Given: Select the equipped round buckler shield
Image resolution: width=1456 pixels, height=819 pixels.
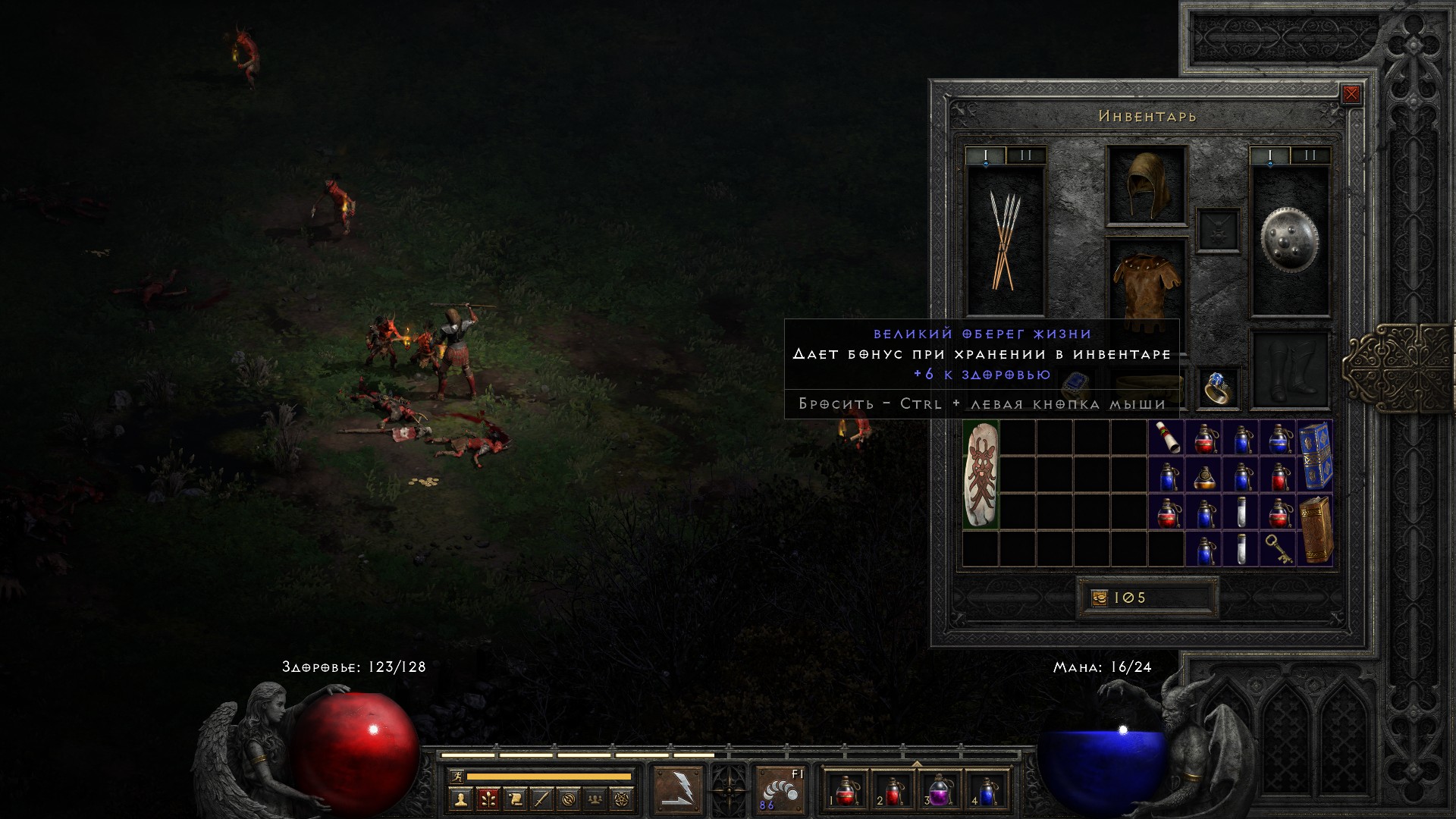Looking at the screenshot, I should tap(1289, 240).
